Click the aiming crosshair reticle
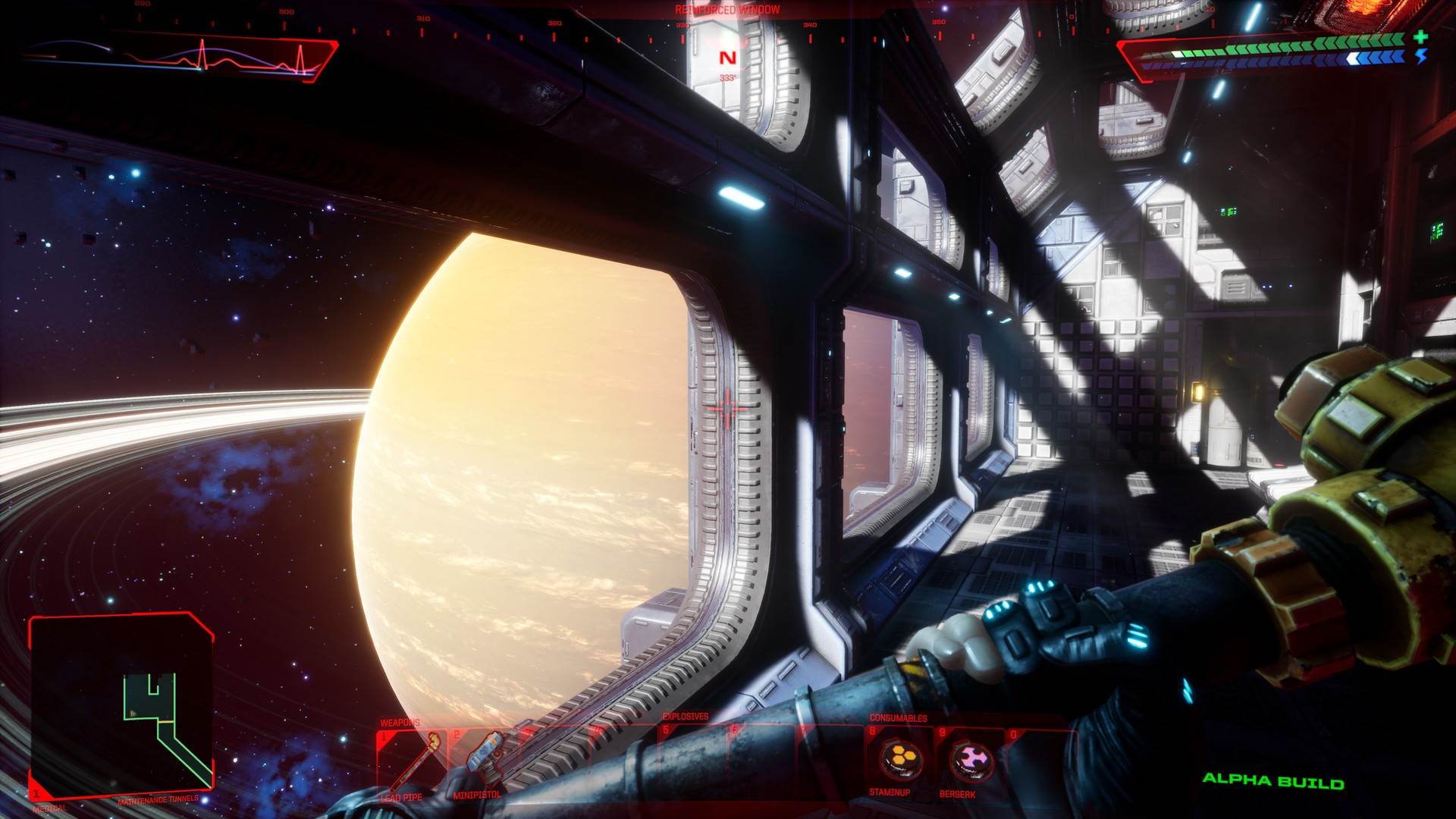 (x=727, y=408)
